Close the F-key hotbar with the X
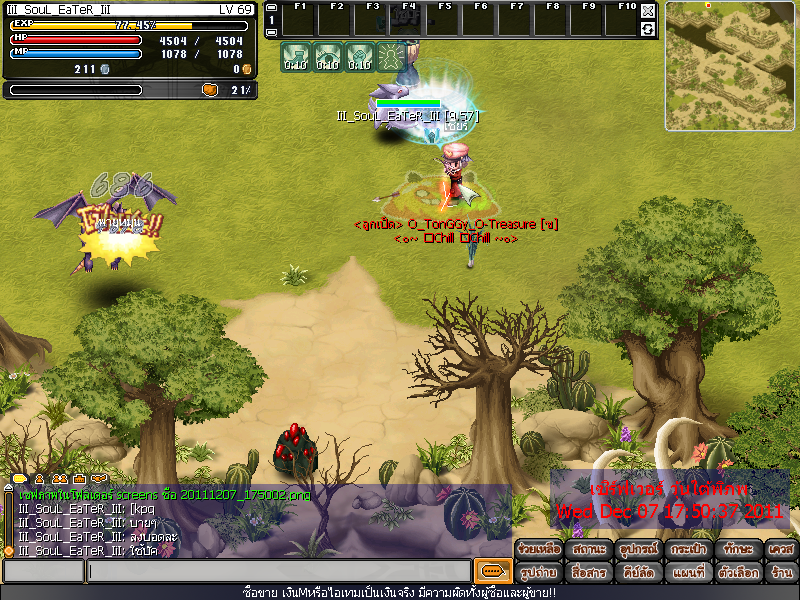800x600 pixels. [648, 11]
